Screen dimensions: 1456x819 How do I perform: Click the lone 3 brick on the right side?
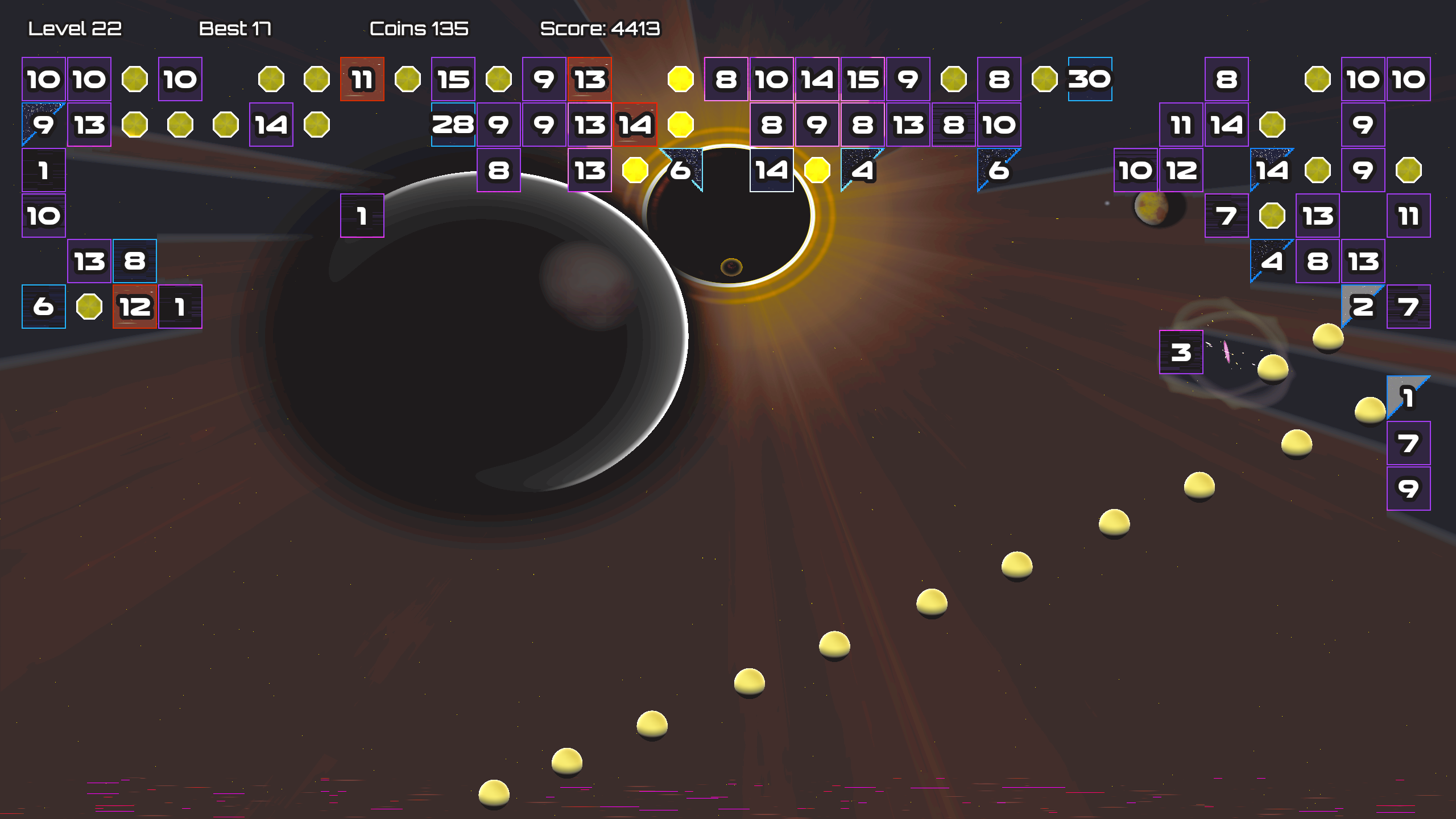click(x=1181, y=354)
